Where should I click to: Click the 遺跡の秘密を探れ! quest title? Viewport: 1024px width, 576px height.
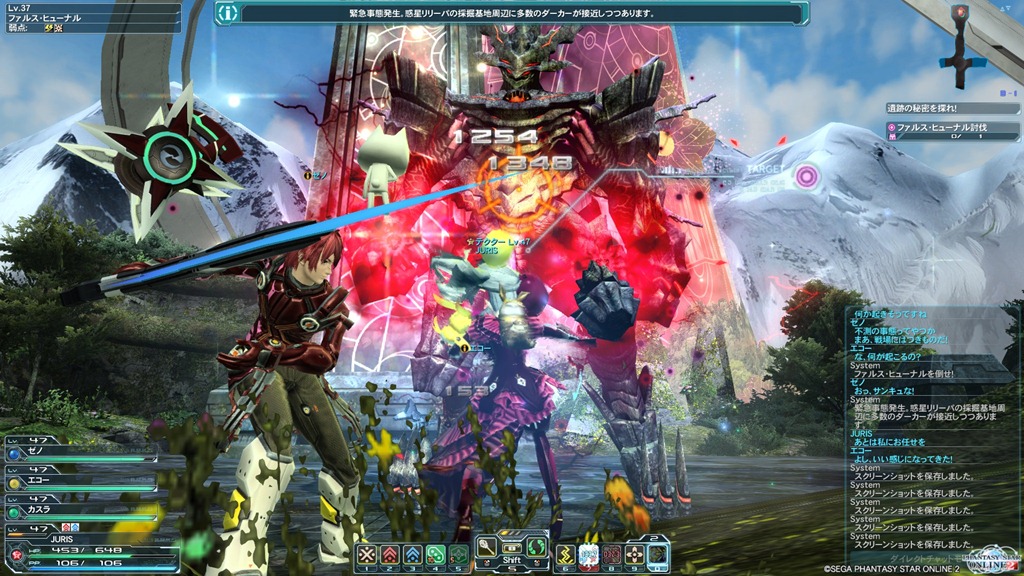(928, 107)
